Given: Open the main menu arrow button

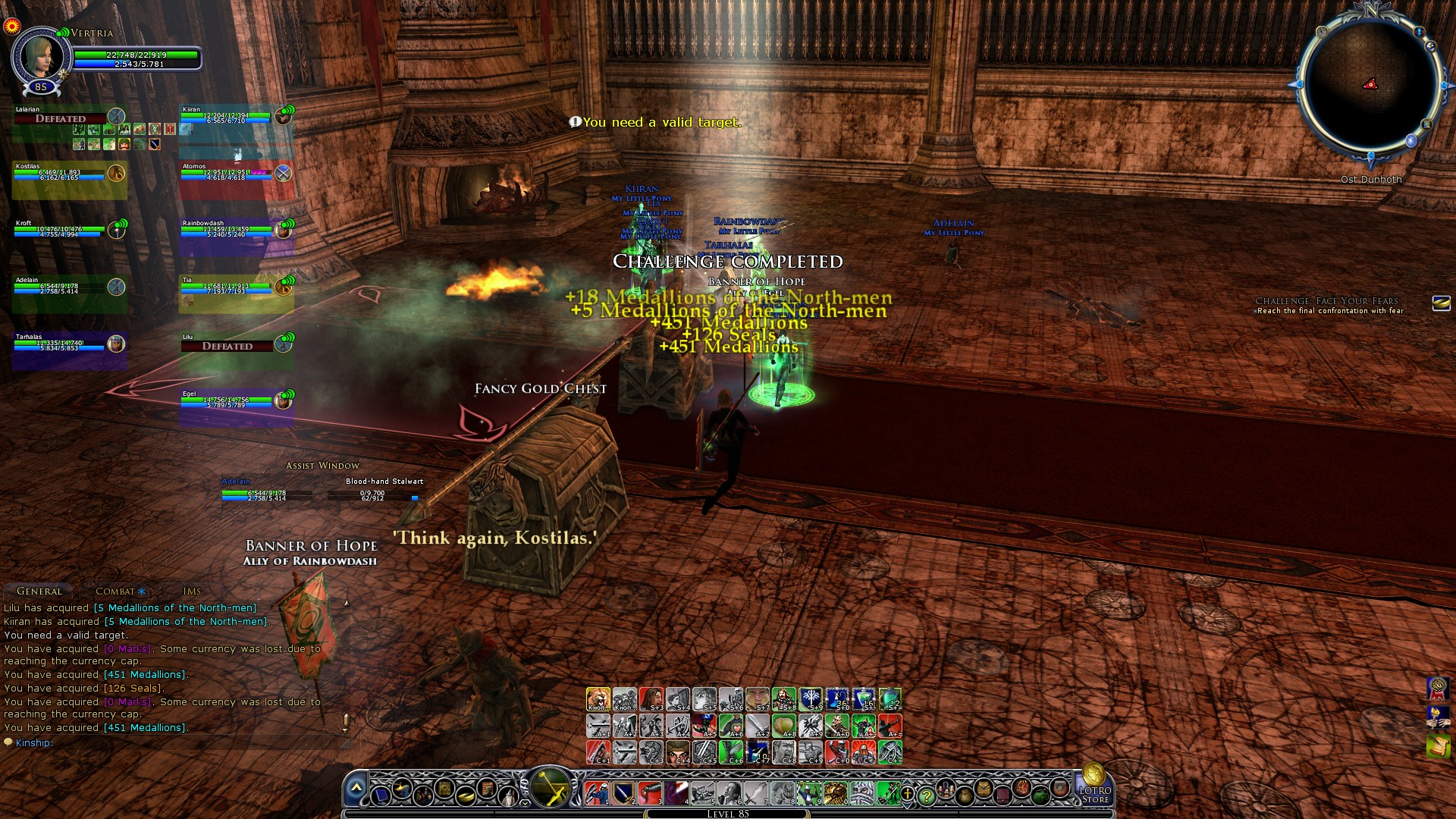Looking at the screenshot, I should tap(356, 789).
